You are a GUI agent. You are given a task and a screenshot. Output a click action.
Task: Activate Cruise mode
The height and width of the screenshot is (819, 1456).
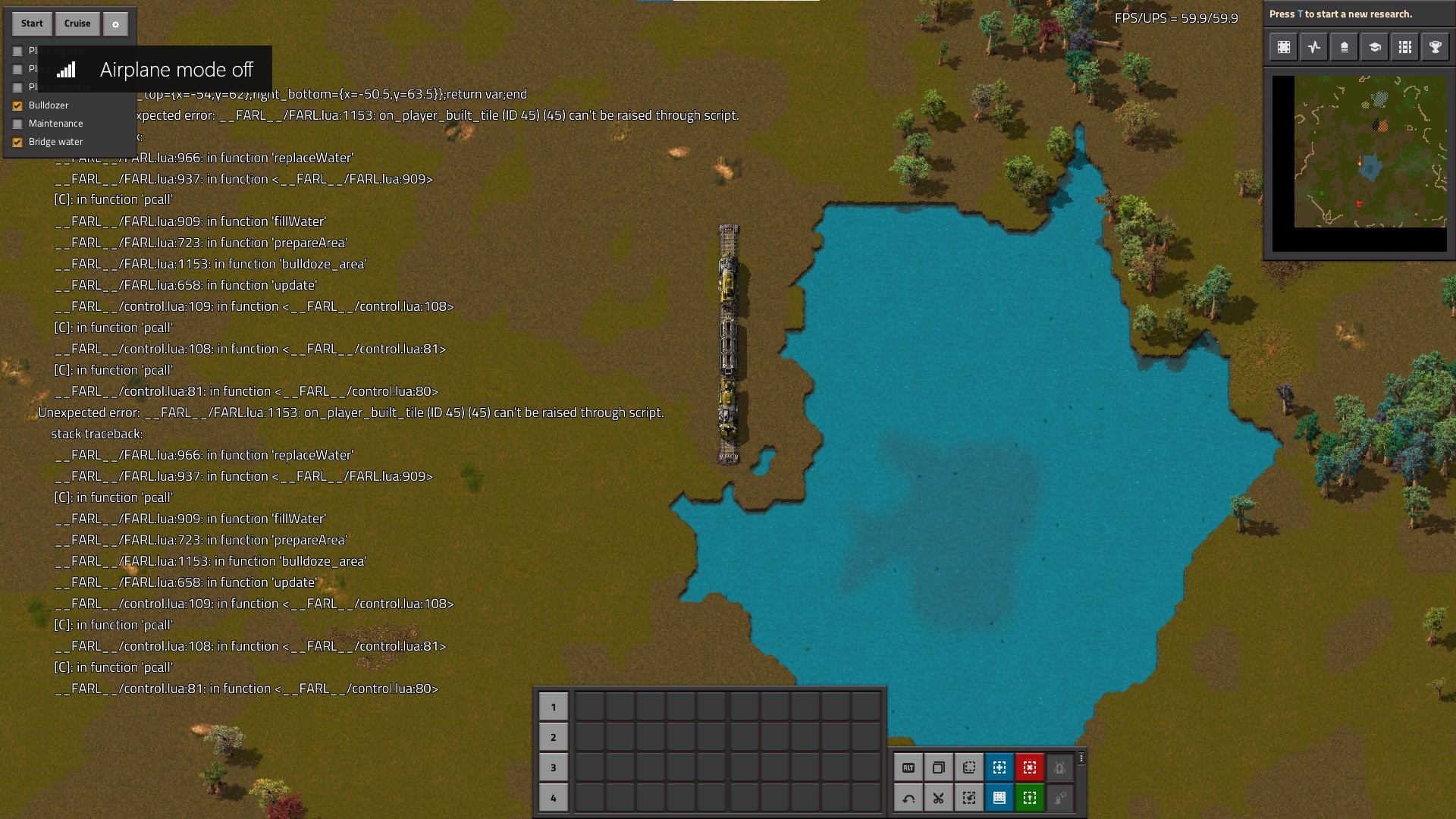pos(77,24)
